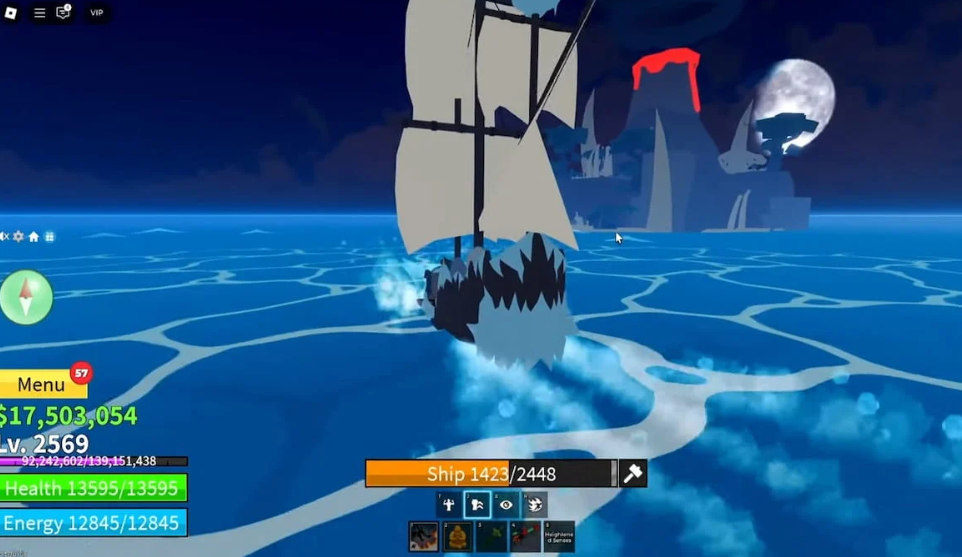Activate the flexing muscle ability
The image size is (962, 557).
[449, 505]
